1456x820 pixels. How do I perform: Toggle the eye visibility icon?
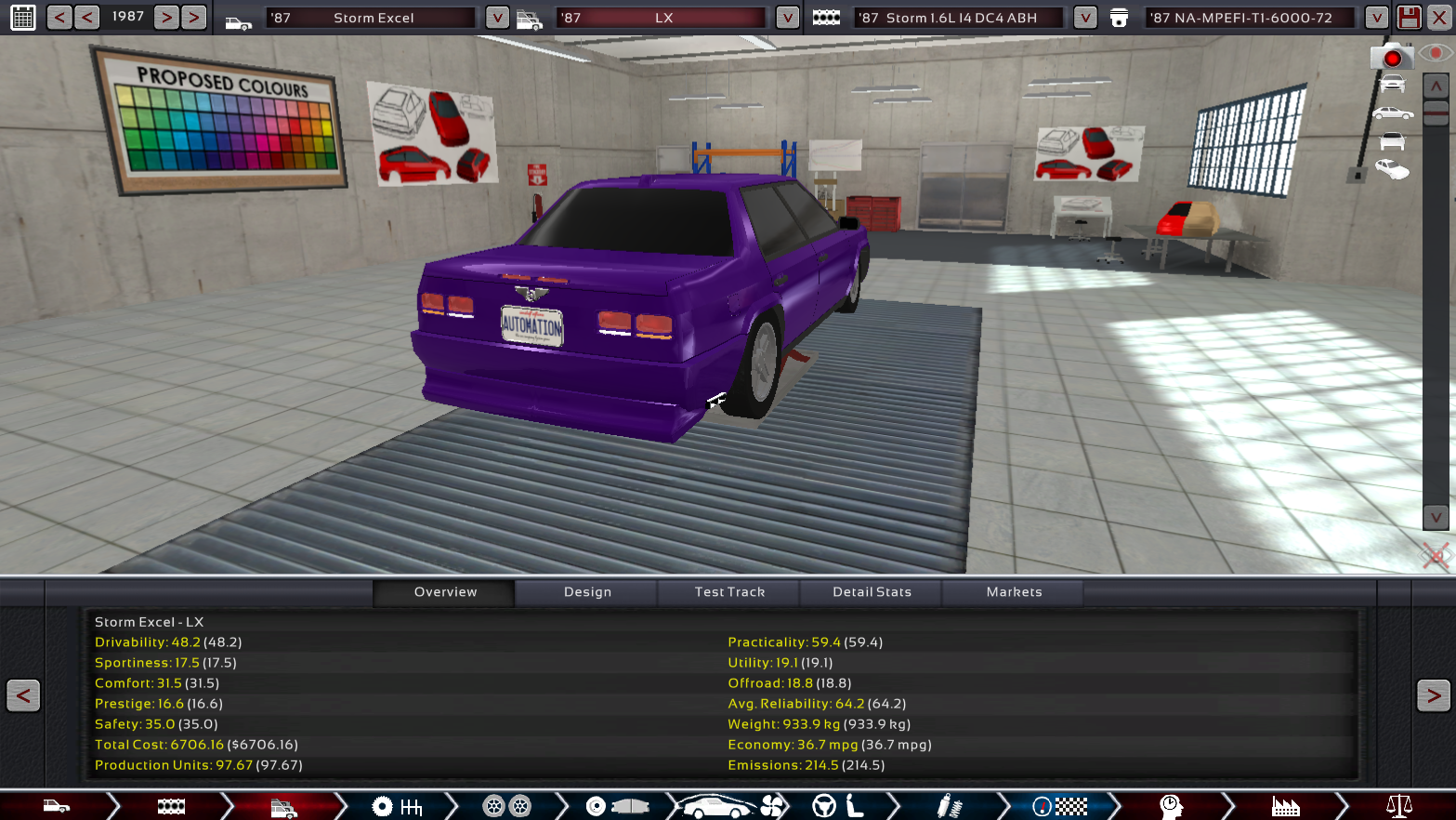(x=1436, y=54)
